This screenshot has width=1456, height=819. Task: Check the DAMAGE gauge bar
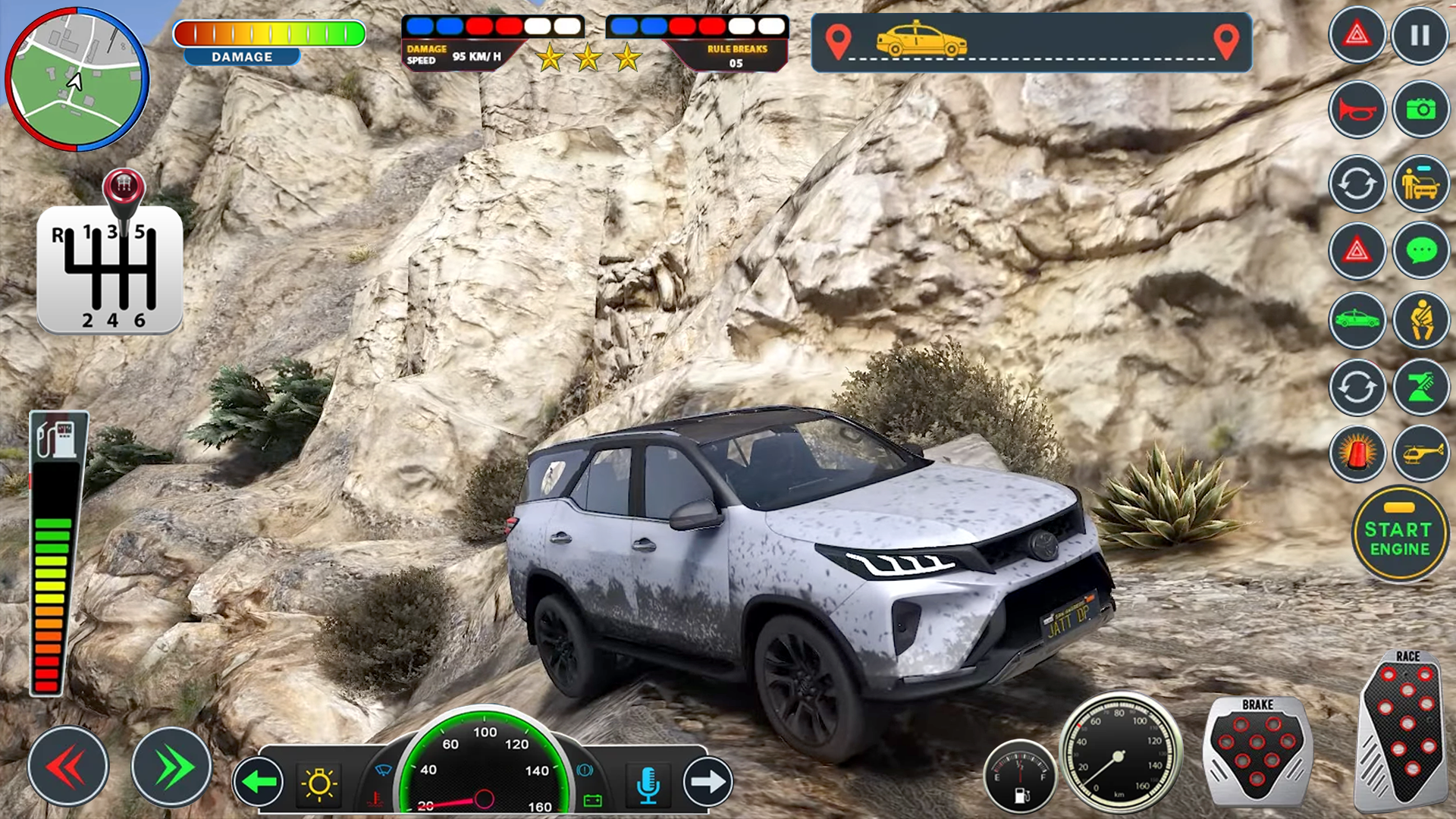(x=269, y=33)
